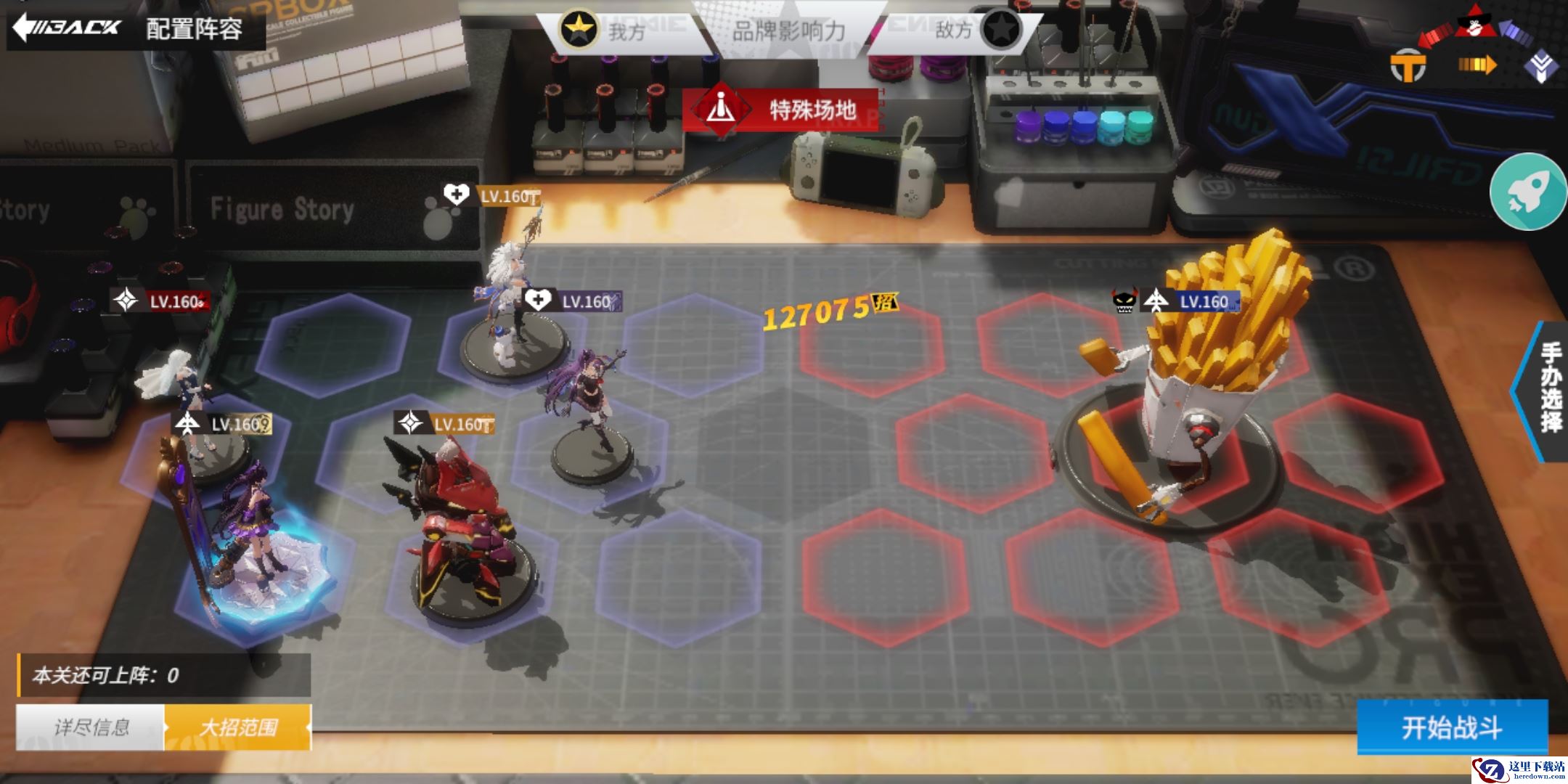Start the battle with 开始战斗

tap(1452, 727)
